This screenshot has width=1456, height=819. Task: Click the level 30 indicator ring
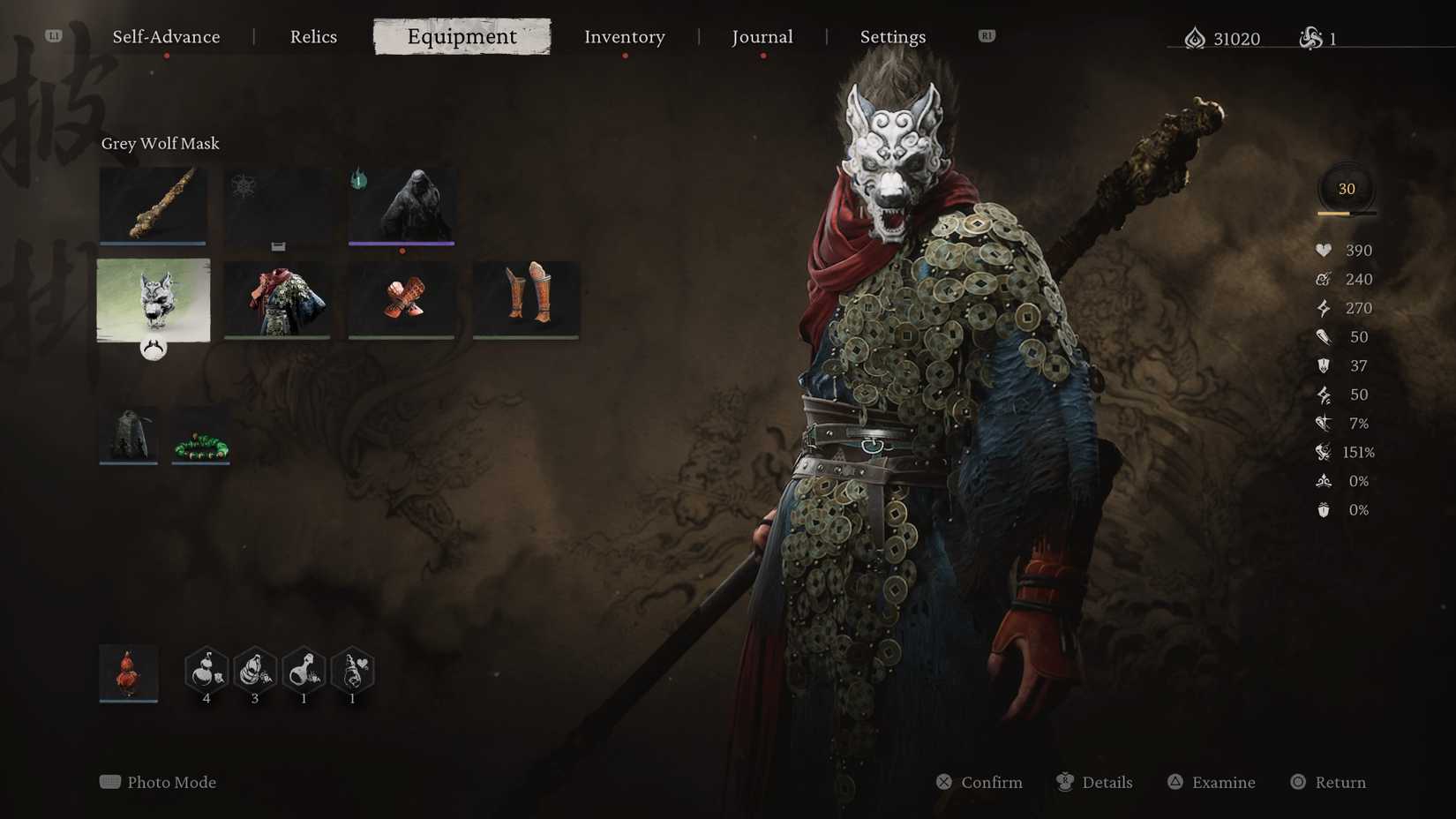pyautogui.click(x=1346, y=187)
